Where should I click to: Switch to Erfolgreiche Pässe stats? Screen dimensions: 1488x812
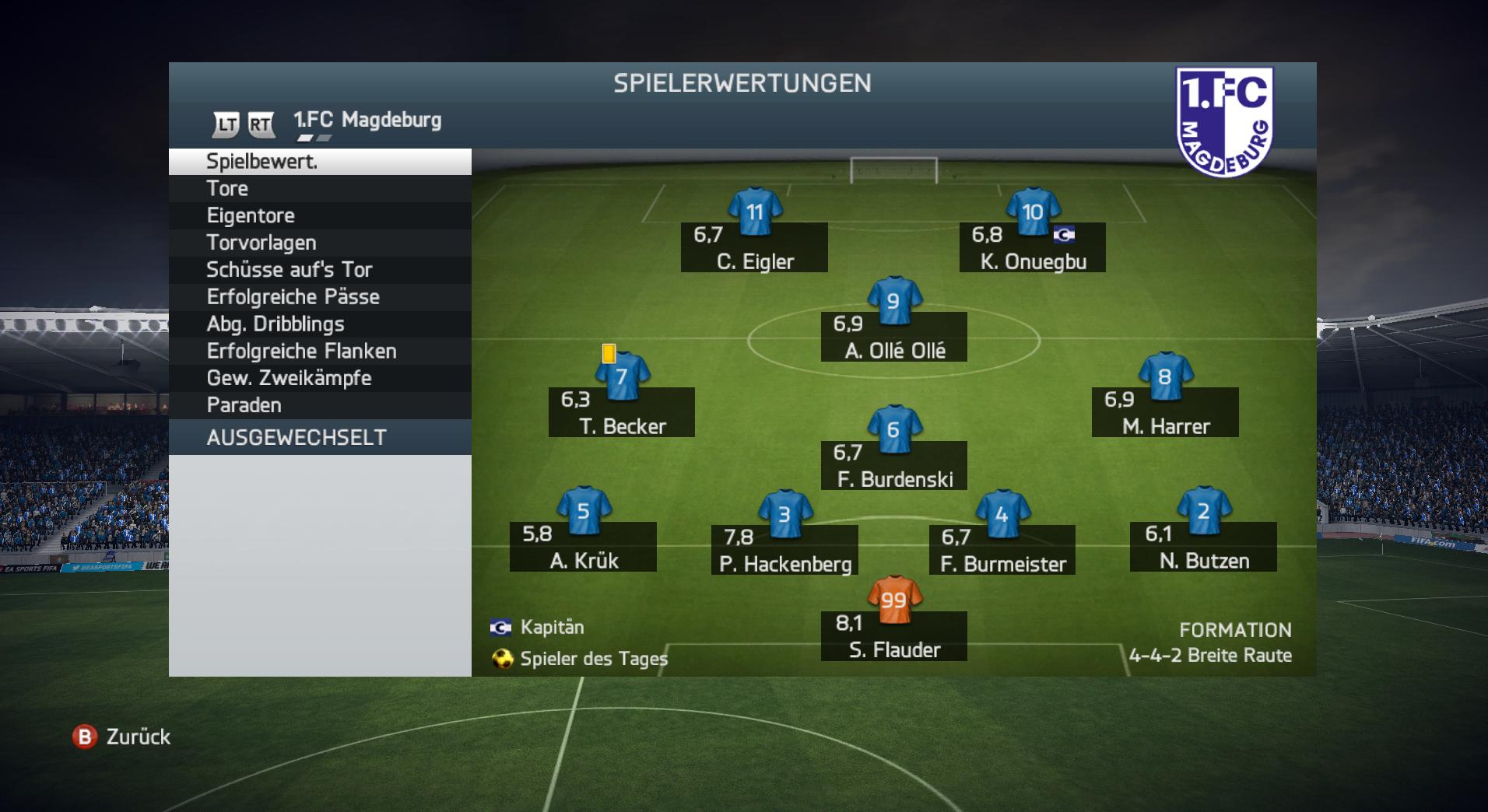(319, 297)
